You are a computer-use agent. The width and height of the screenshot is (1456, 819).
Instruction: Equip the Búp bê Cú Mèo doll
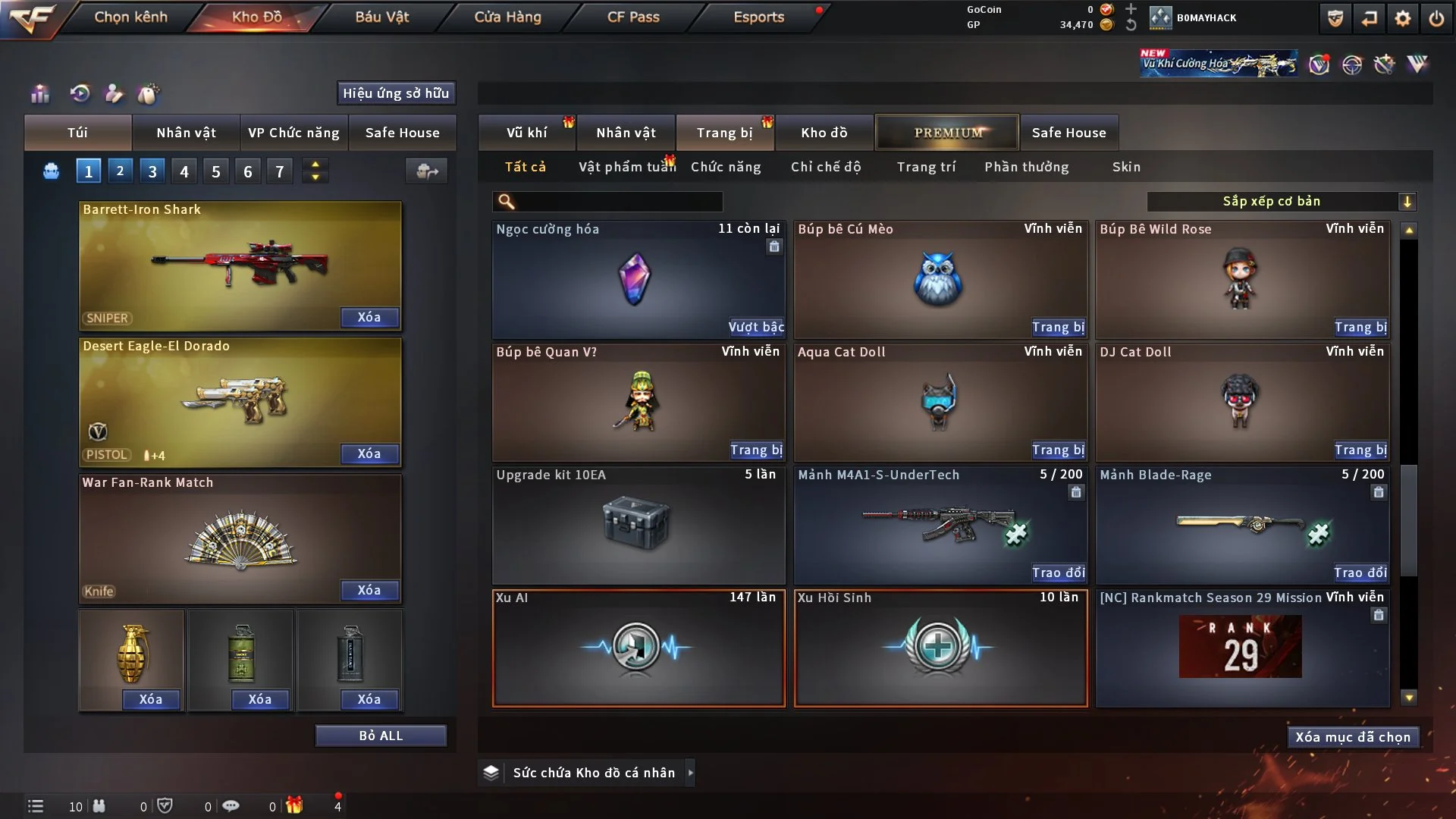1058,327
